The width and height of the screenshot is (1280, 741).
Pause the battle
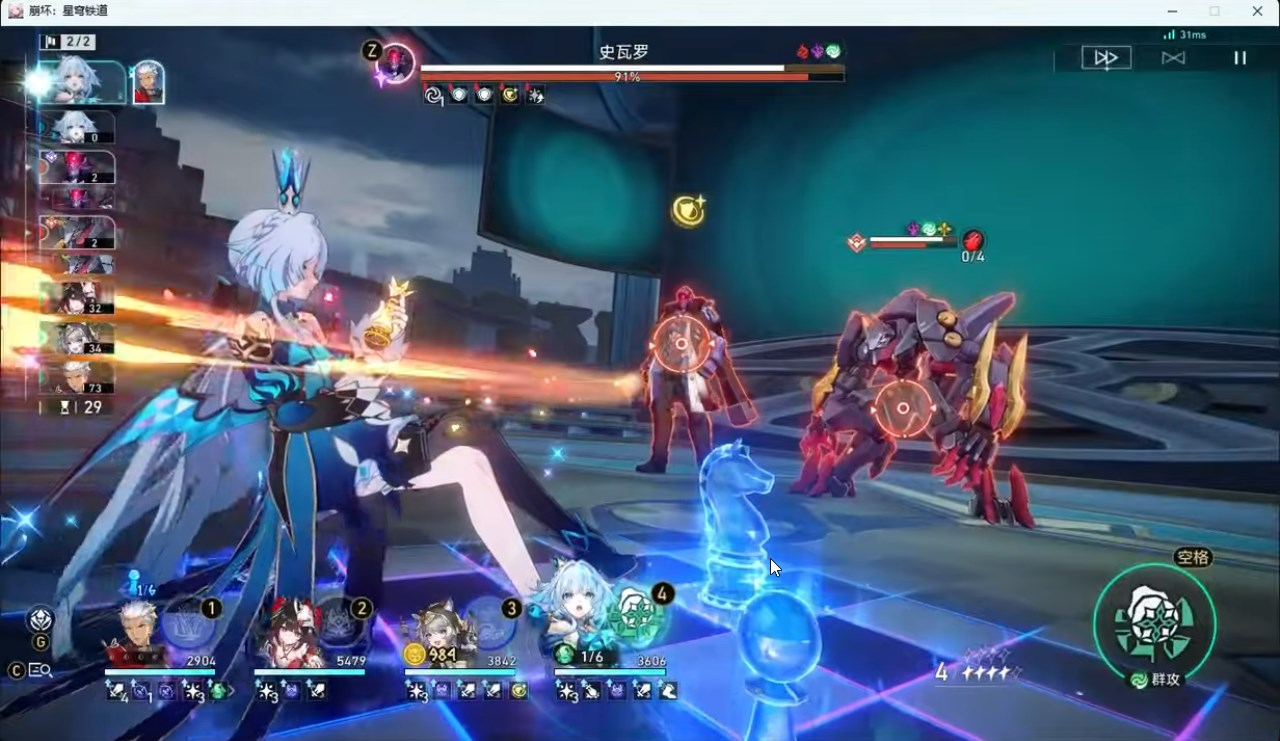point(1239,58)
